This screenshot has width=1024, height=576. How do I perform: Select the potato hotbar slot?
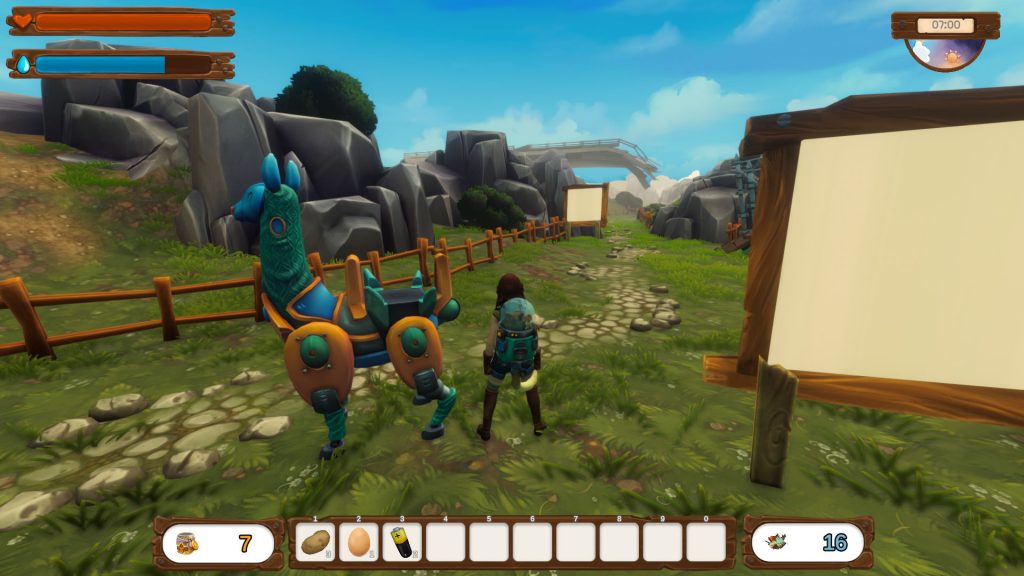point(316,543)
